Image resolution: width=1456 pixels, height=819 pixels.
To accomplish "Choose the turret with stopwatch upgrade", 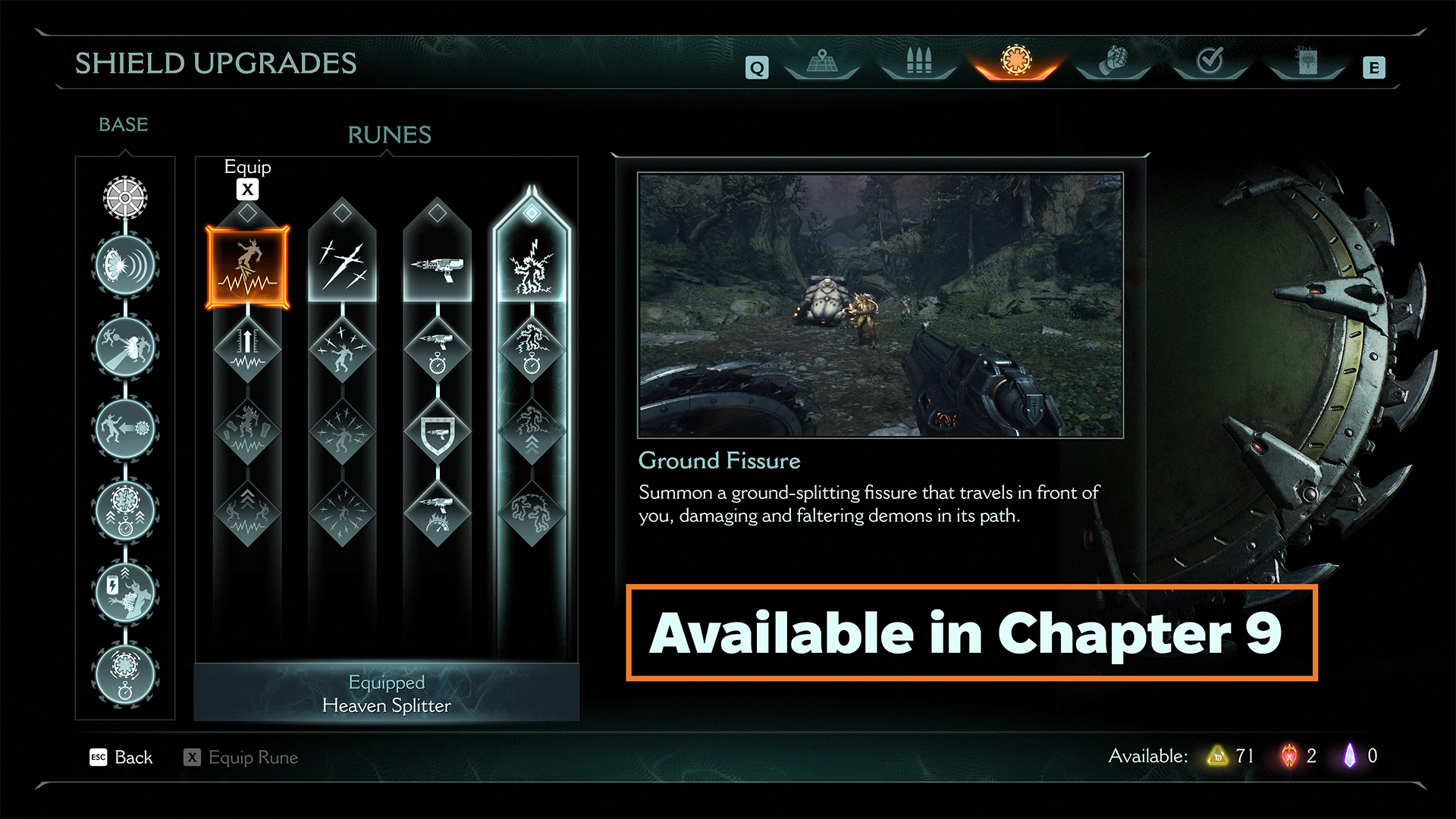I will pyautogui.click(x=437, y=349).
